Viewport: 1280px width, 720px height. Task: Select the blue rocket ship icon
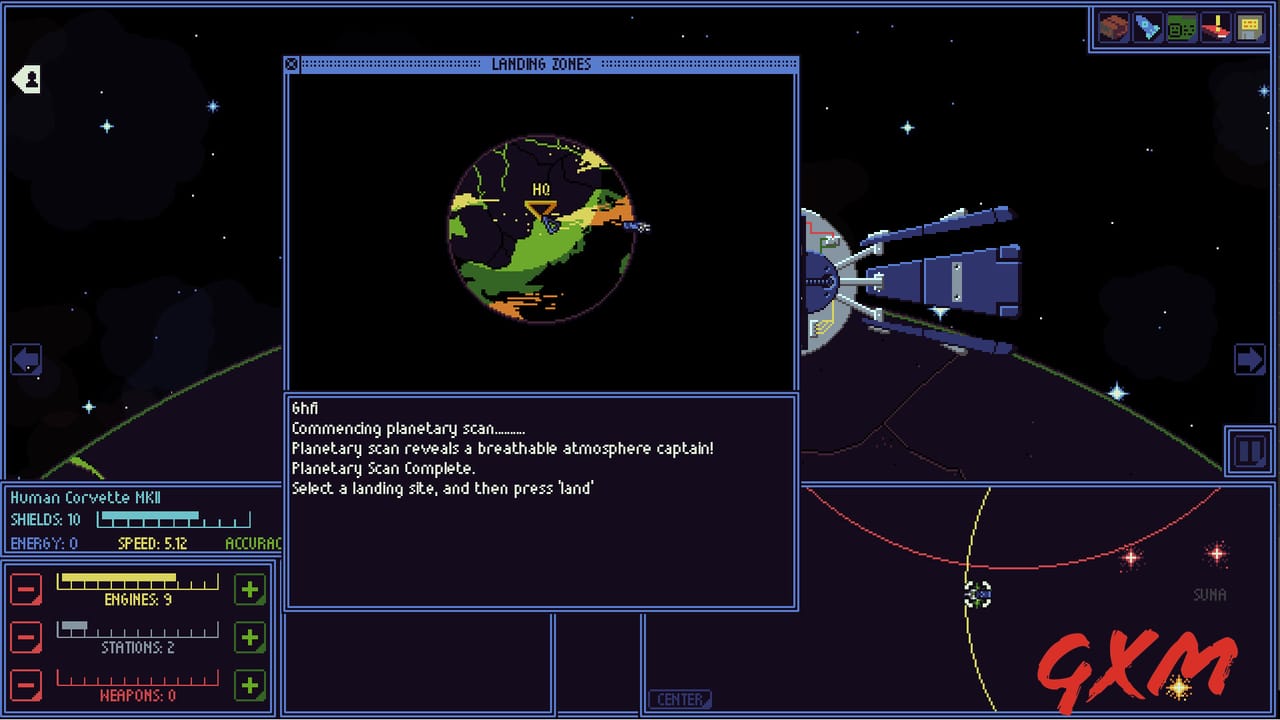click(1145, 27)
